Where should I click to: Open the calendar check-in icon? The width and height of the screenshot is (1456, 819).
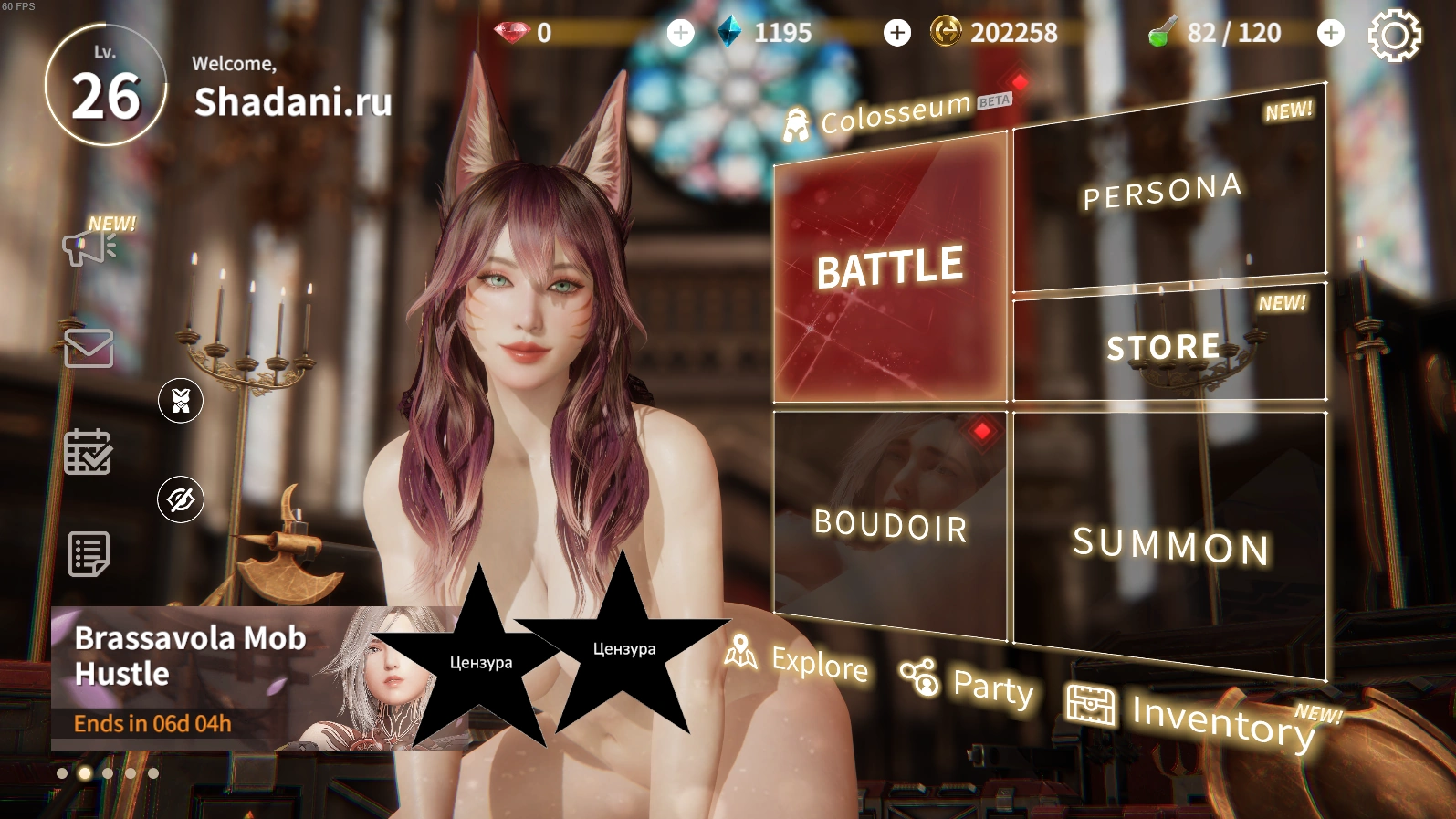click(89, 452)
